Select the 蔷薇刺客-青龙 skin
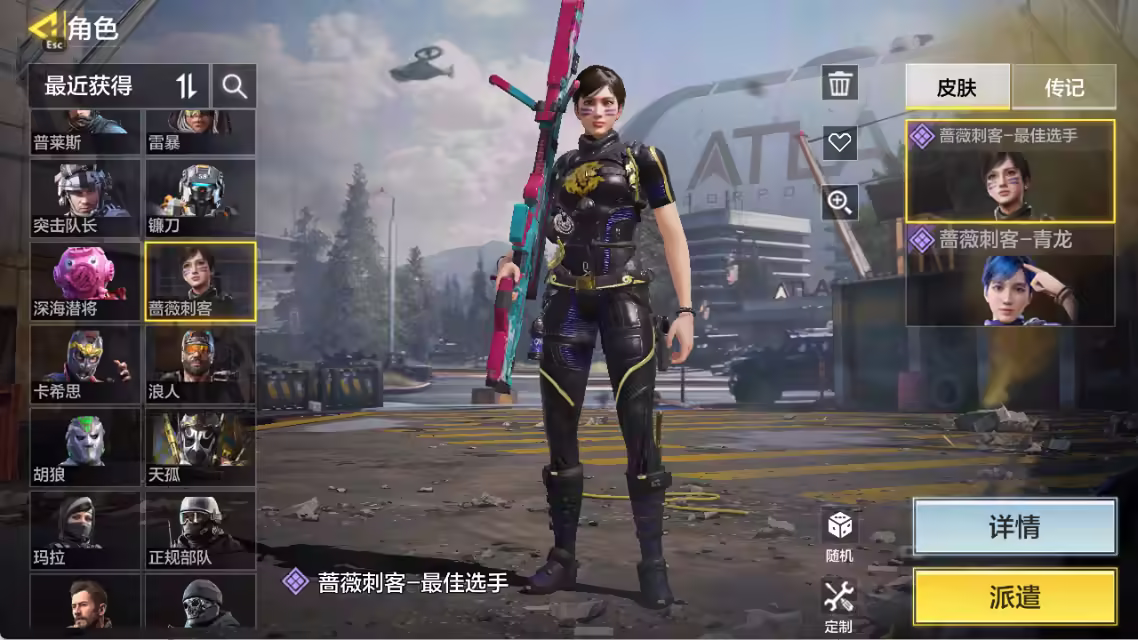 tap(1010, 277)
